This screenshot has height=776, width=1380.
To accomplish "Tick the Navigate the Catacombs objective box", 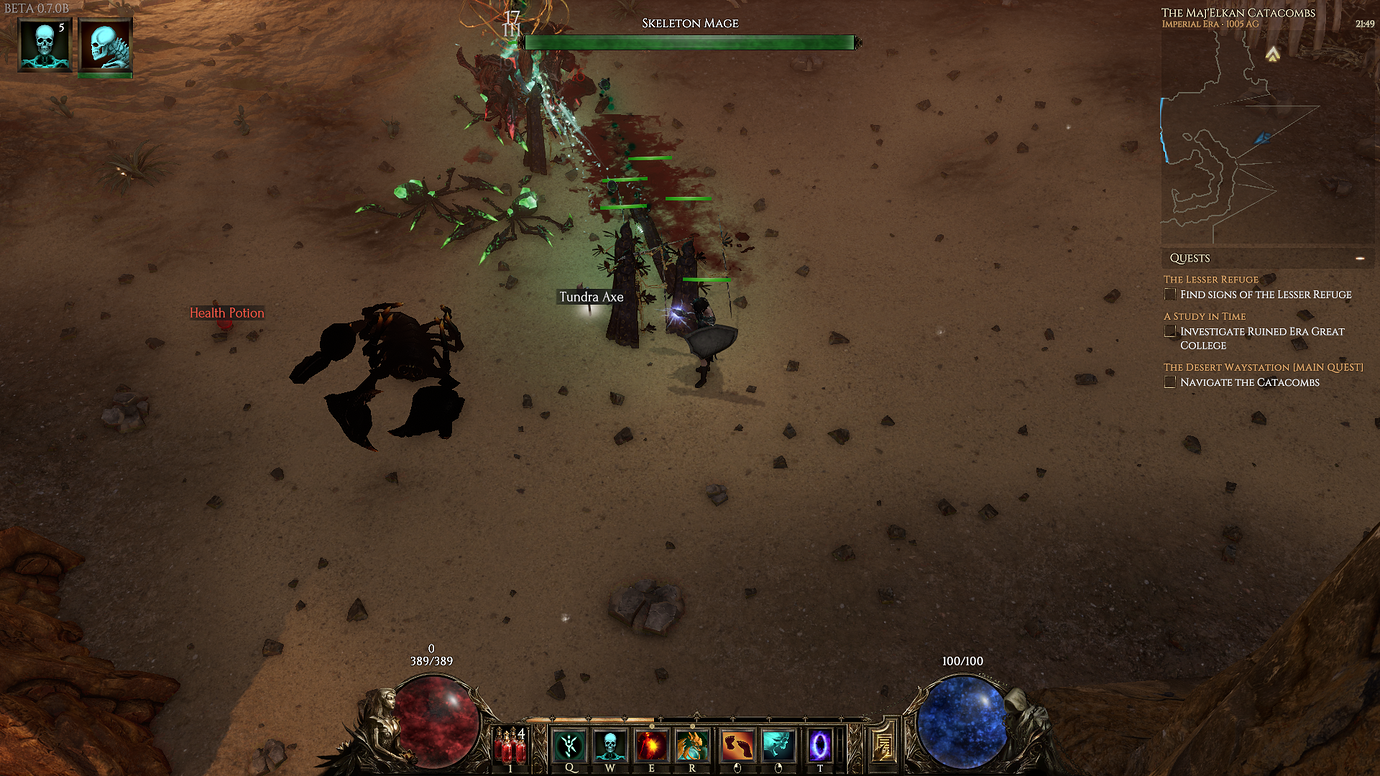I will (x=1169, y=382).
